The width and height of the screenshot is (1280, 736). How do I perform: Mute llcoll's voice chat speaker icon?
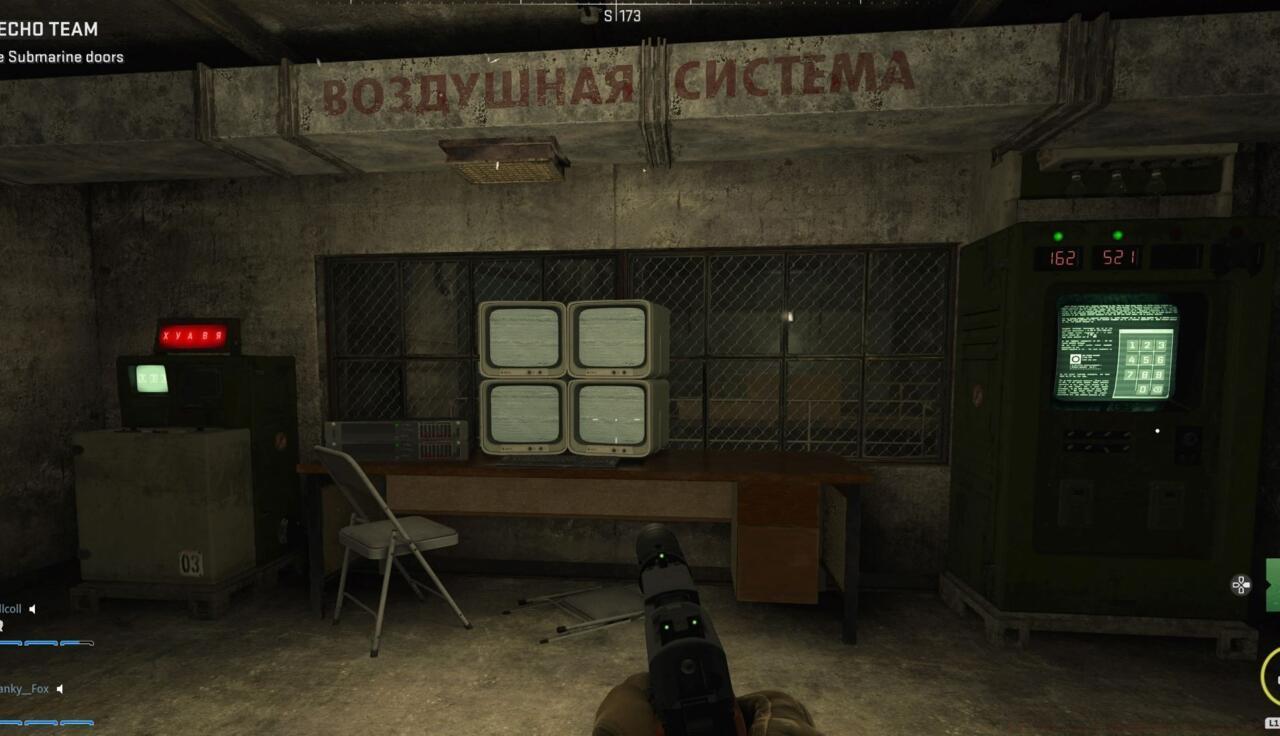pos(32,609)
